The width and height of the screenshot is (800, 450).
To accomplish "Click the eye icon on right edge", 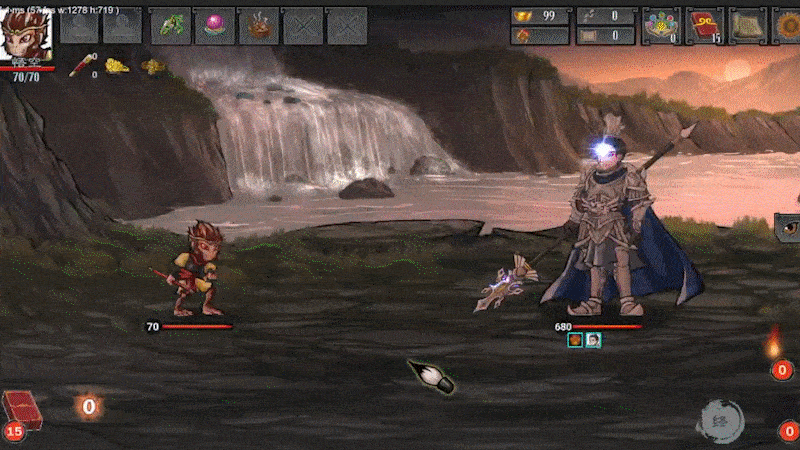I will 788,227.
